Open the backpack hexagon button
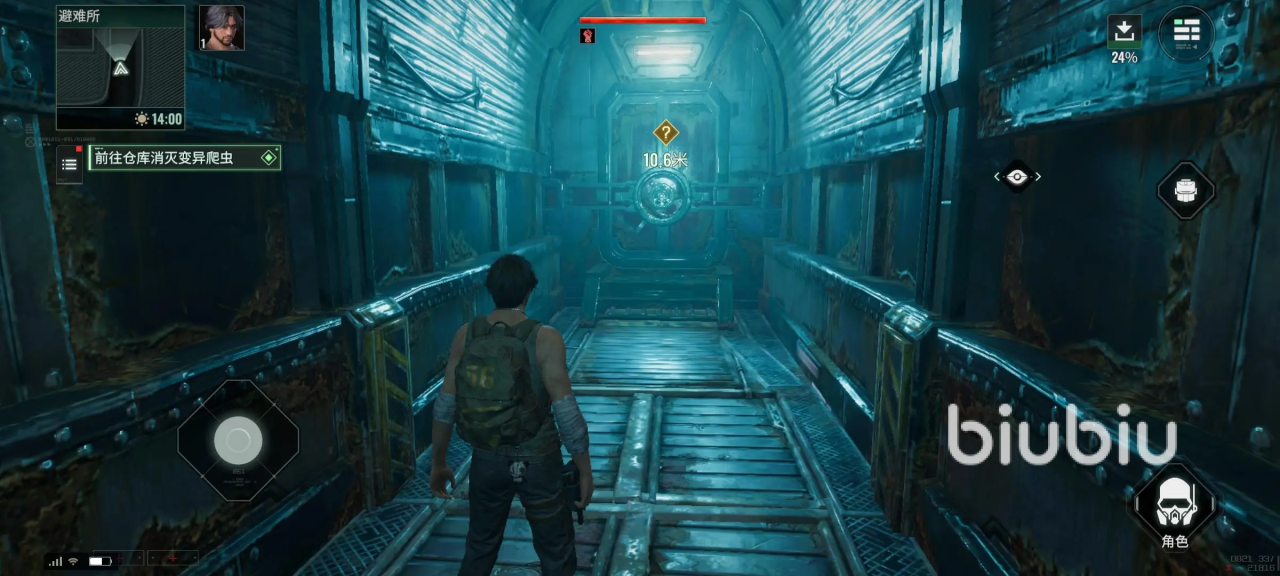The height and width of the screenshot is (576, 1280). click(x=1185, y=189)
